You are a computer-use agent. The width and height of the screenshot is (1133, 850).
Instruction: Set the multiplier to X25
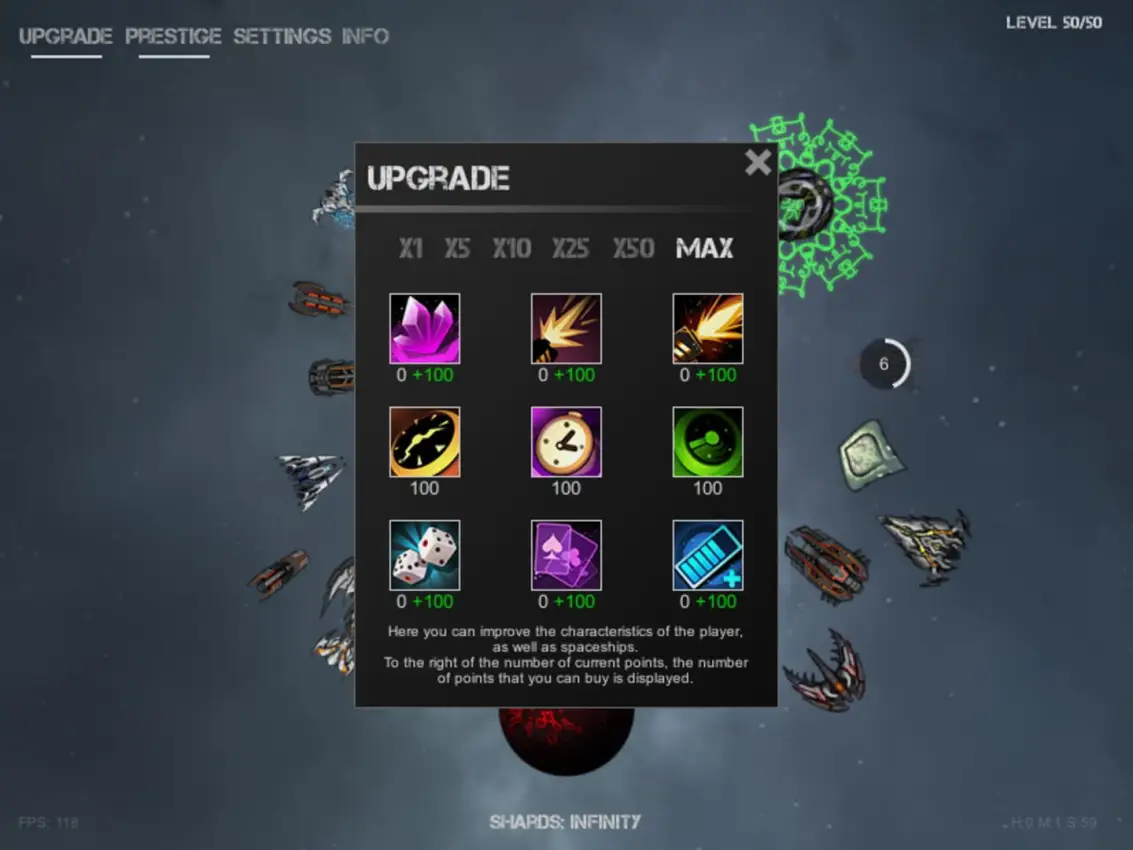click(571, 248)
